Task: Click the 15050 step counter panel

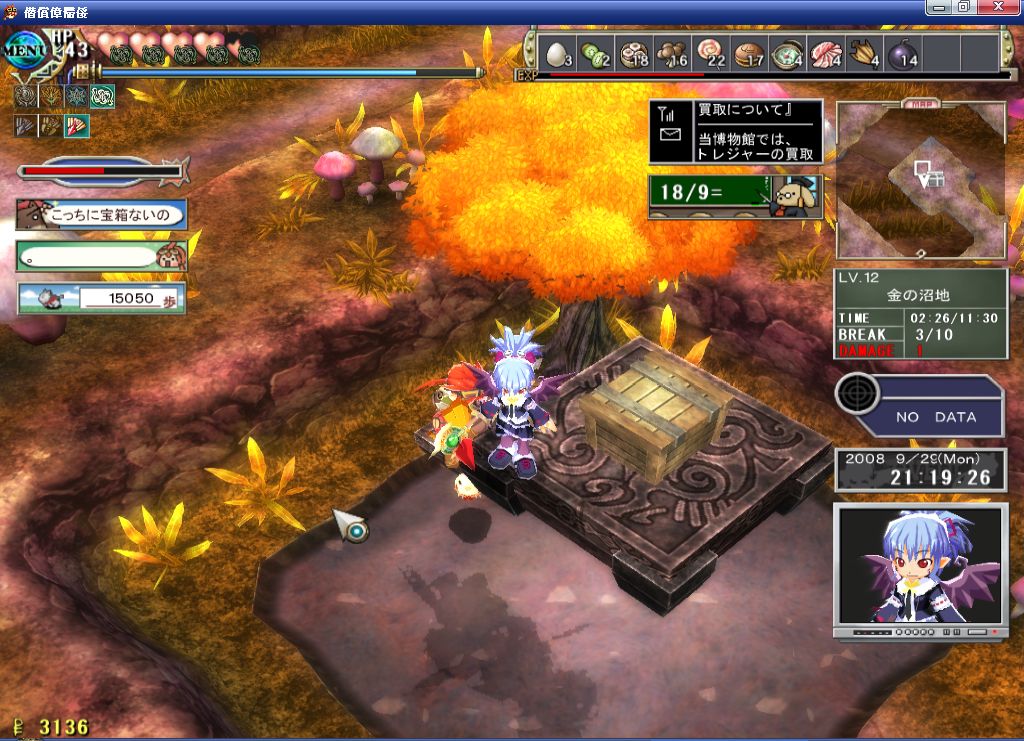Action: [101, 298]
